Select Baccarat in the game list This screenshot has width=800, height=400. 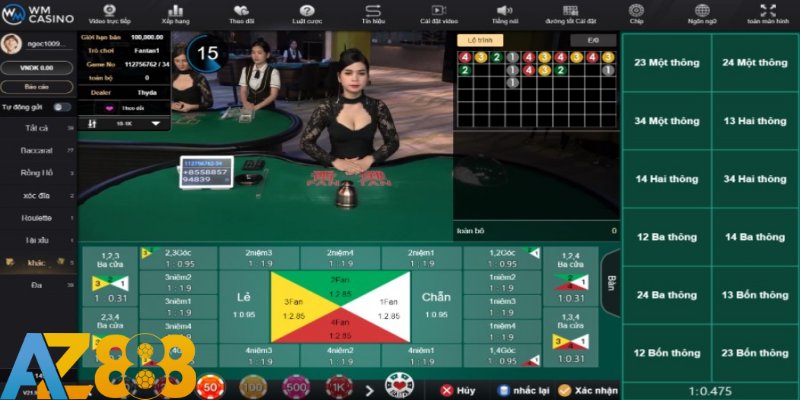[x=37, y=150]
